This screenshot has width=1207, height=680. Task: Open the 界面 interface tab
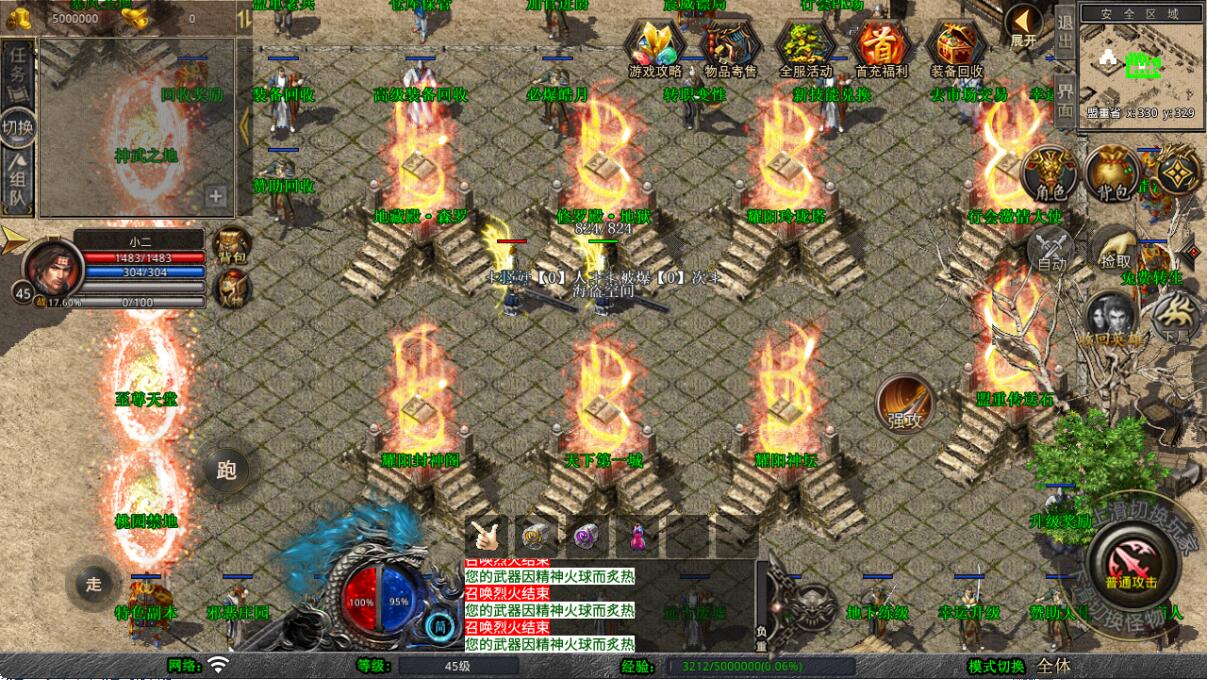click(1065, 98)
